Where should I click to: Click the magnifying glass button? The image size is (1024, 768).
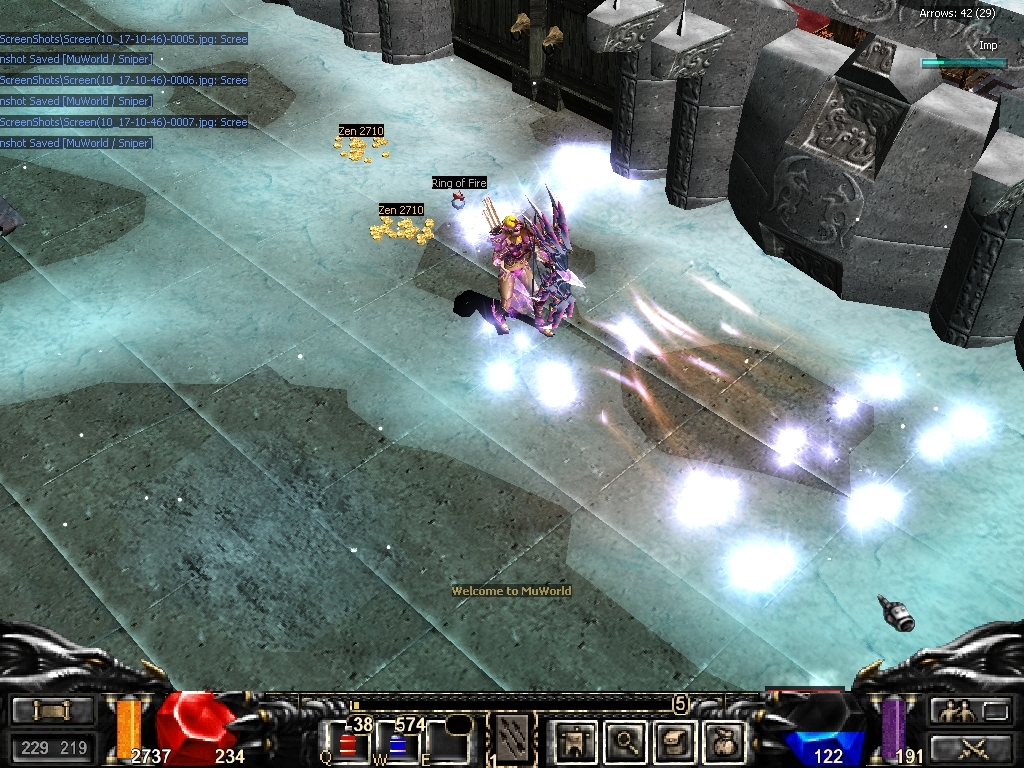point(626,742)
